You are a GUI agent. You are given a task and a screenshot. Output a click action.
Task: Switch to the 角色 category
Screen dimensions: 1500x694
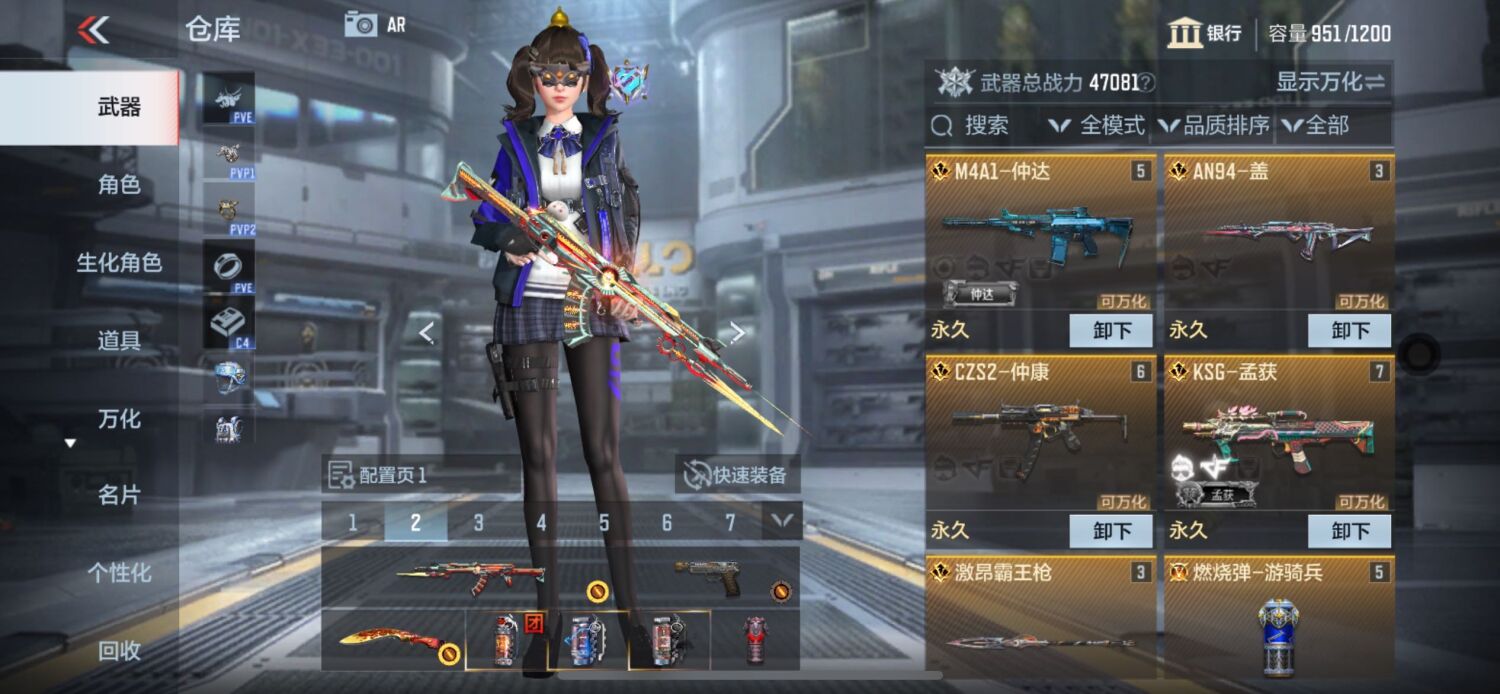(118, 185)
